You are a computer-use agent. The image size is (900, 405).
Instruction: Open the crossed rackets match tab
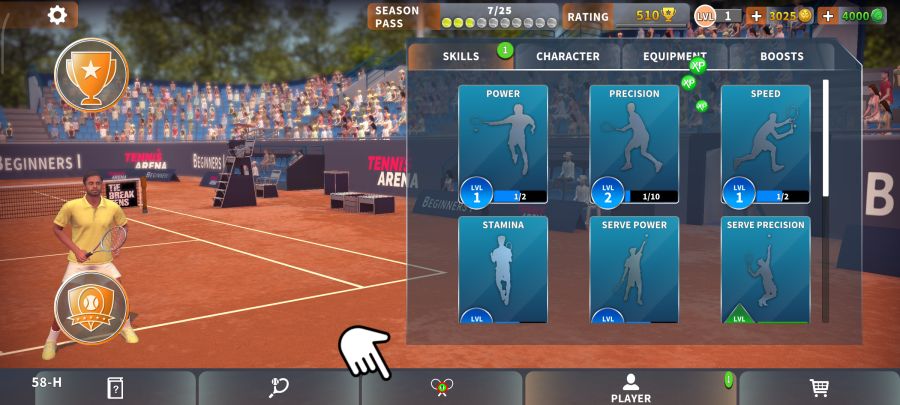(x=441, y=388)
